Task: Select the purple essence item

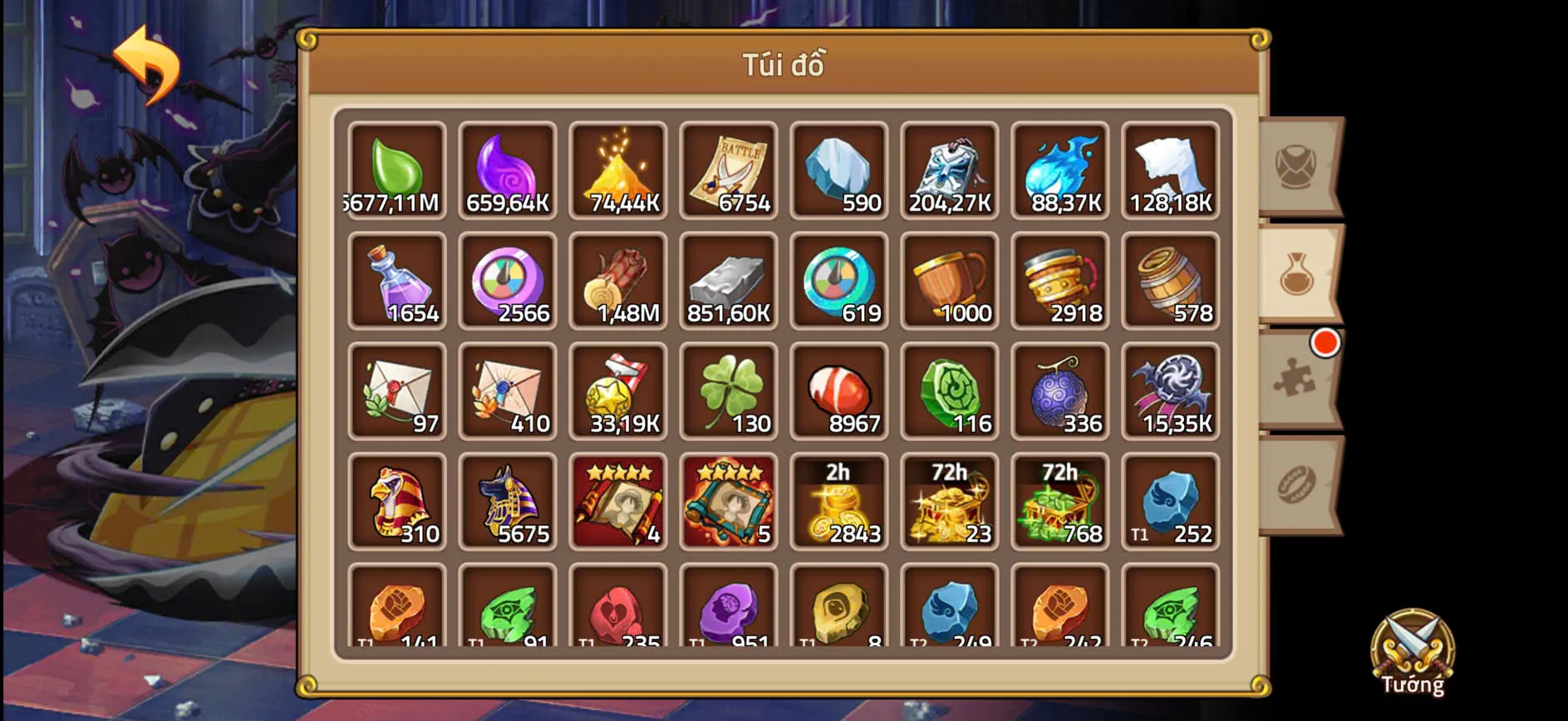Action: 508,170
